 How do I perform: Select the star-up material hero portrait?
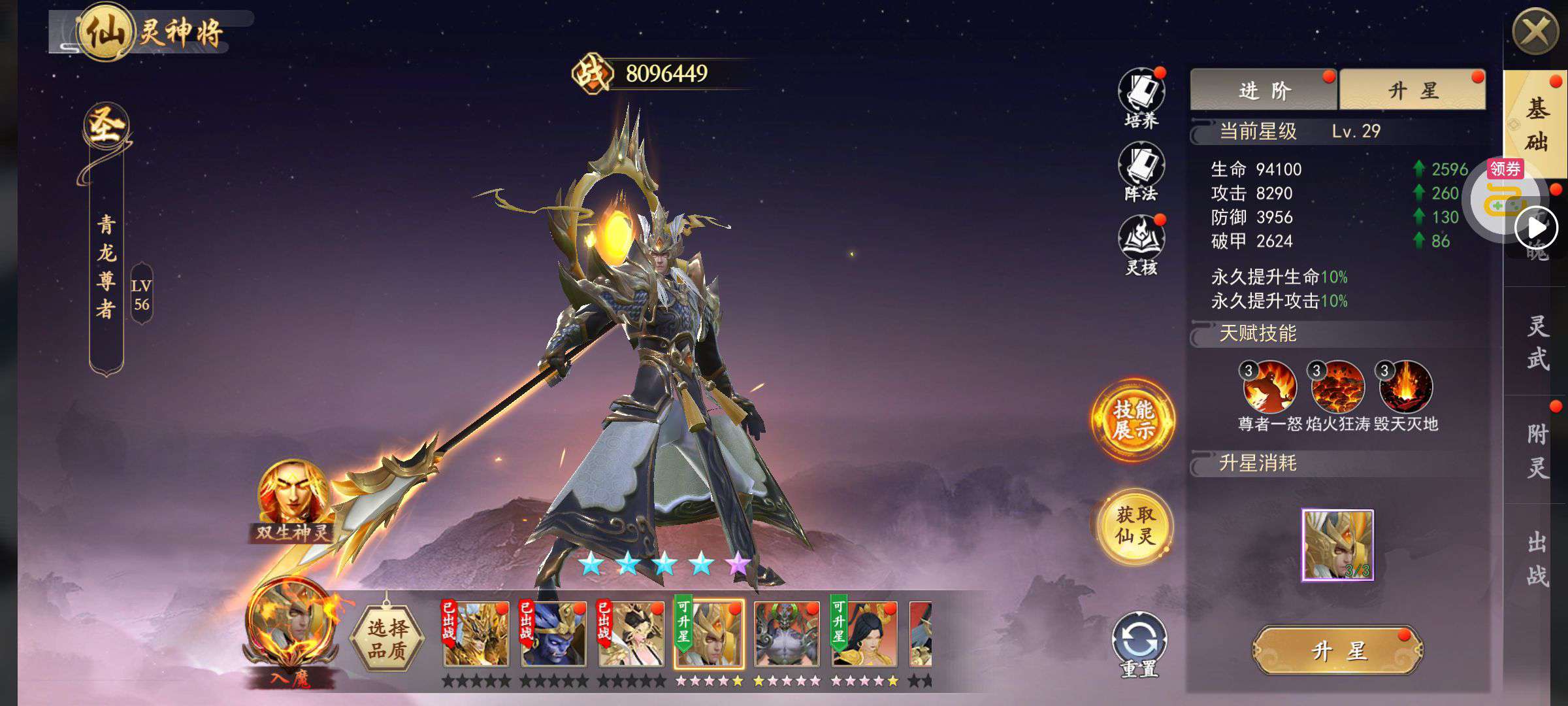(1337, 545)
